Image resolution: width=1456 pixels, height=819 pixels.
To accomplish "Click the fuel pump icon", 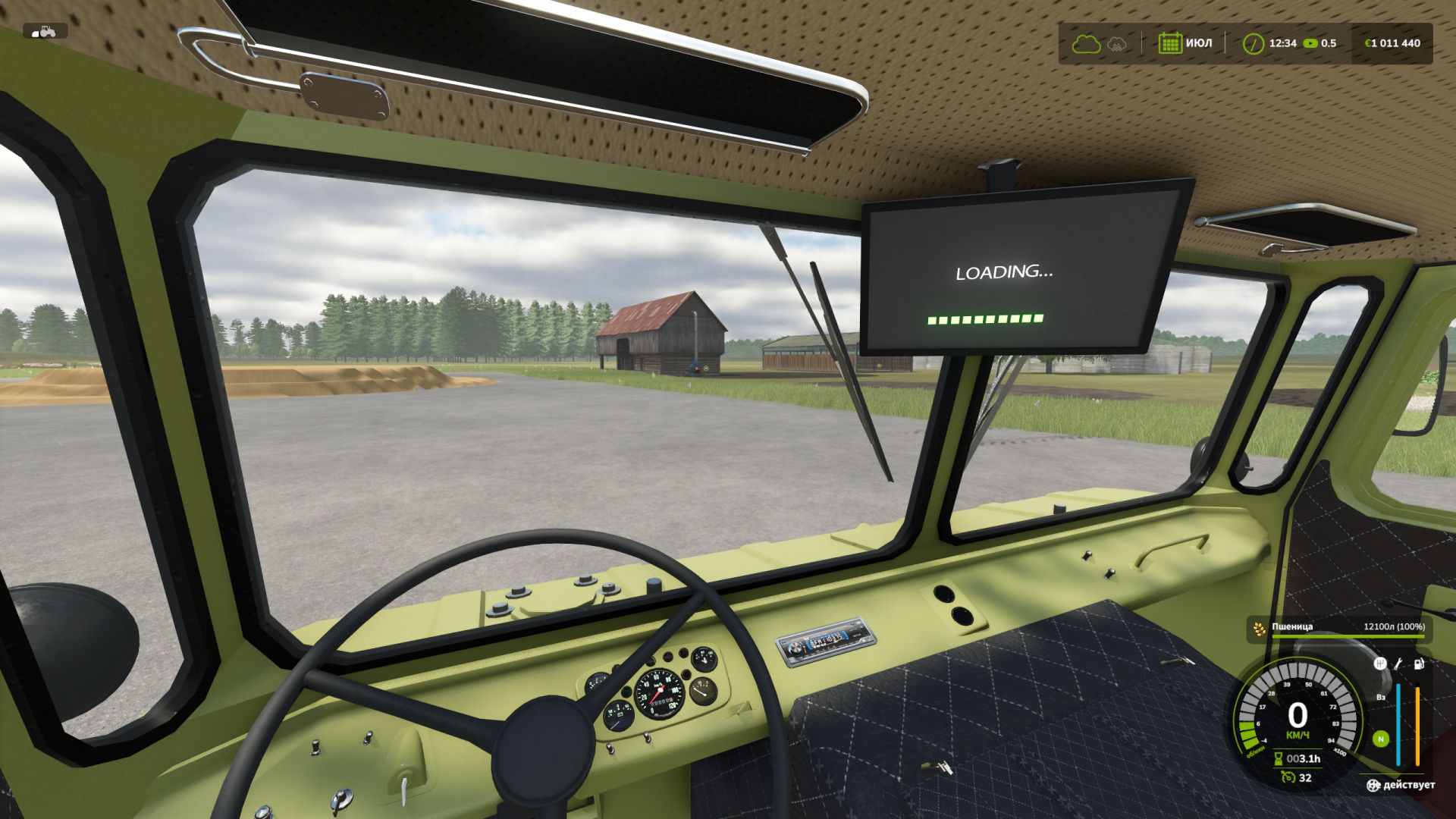I will [x=1418, y=664].
